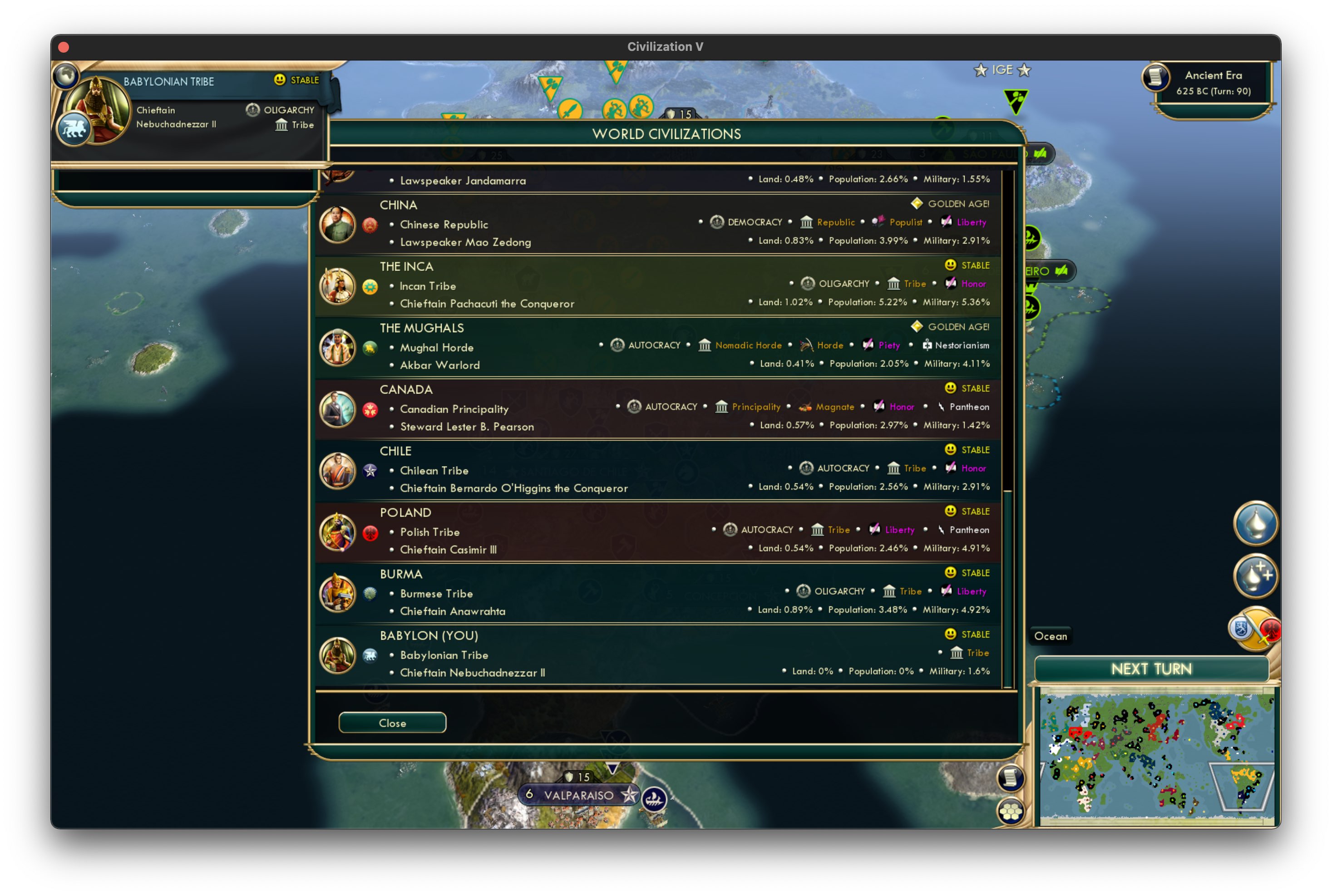The height and width of the screenshot is (896, 1332).
Task: Click Chile's star civilization icon
Action: pos(371,471)
